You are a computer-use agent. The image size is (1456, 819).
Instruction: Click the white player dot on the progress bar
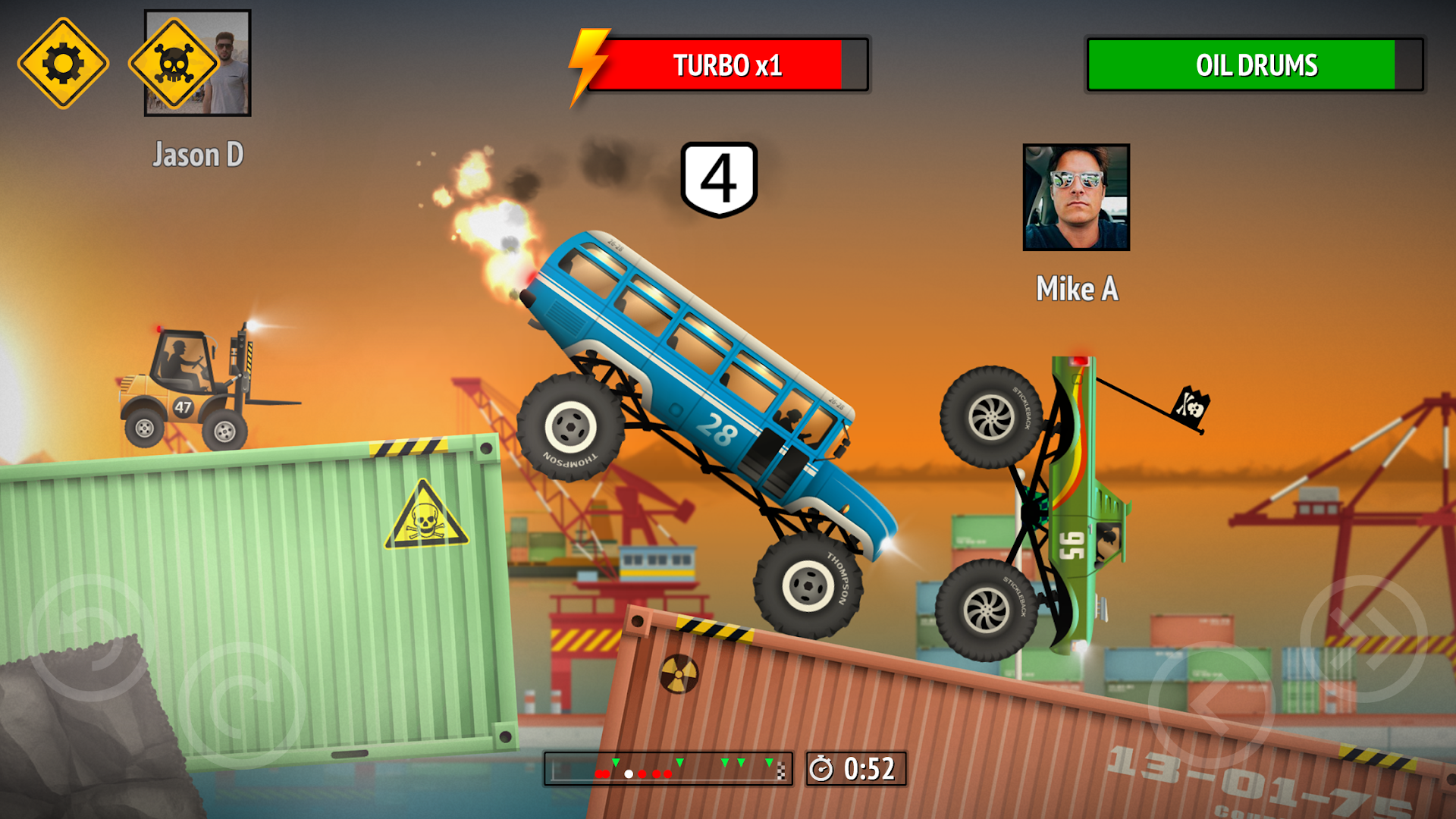[629, 773]
